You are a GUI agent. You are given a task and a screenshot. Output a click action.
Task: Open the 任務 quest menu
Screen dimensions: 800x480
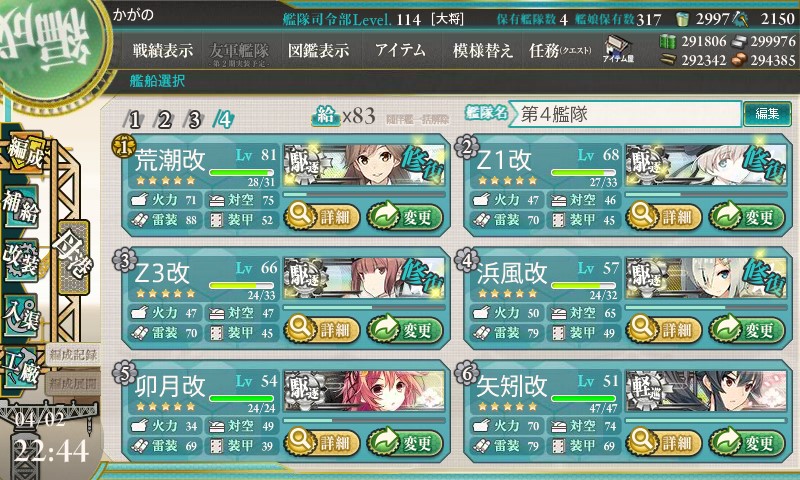click(x=560, y=50)
